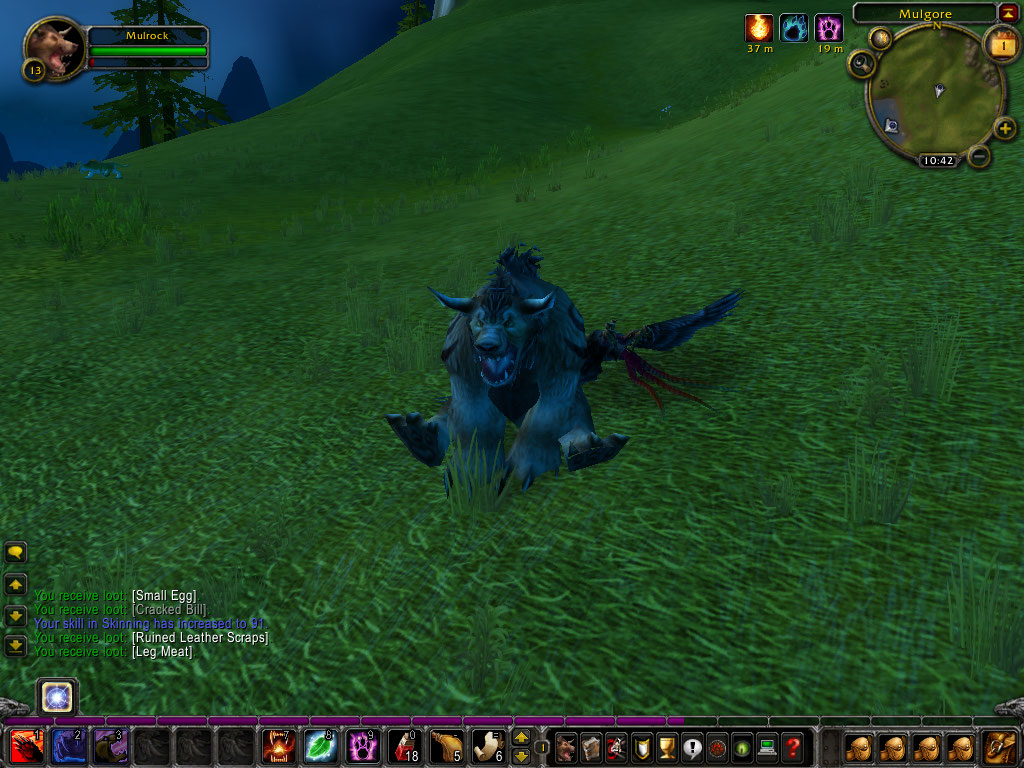Open the tracking magnifying glass button
Image resolution: width=1024 pixels, height=768 pixels.
(861, 65)
